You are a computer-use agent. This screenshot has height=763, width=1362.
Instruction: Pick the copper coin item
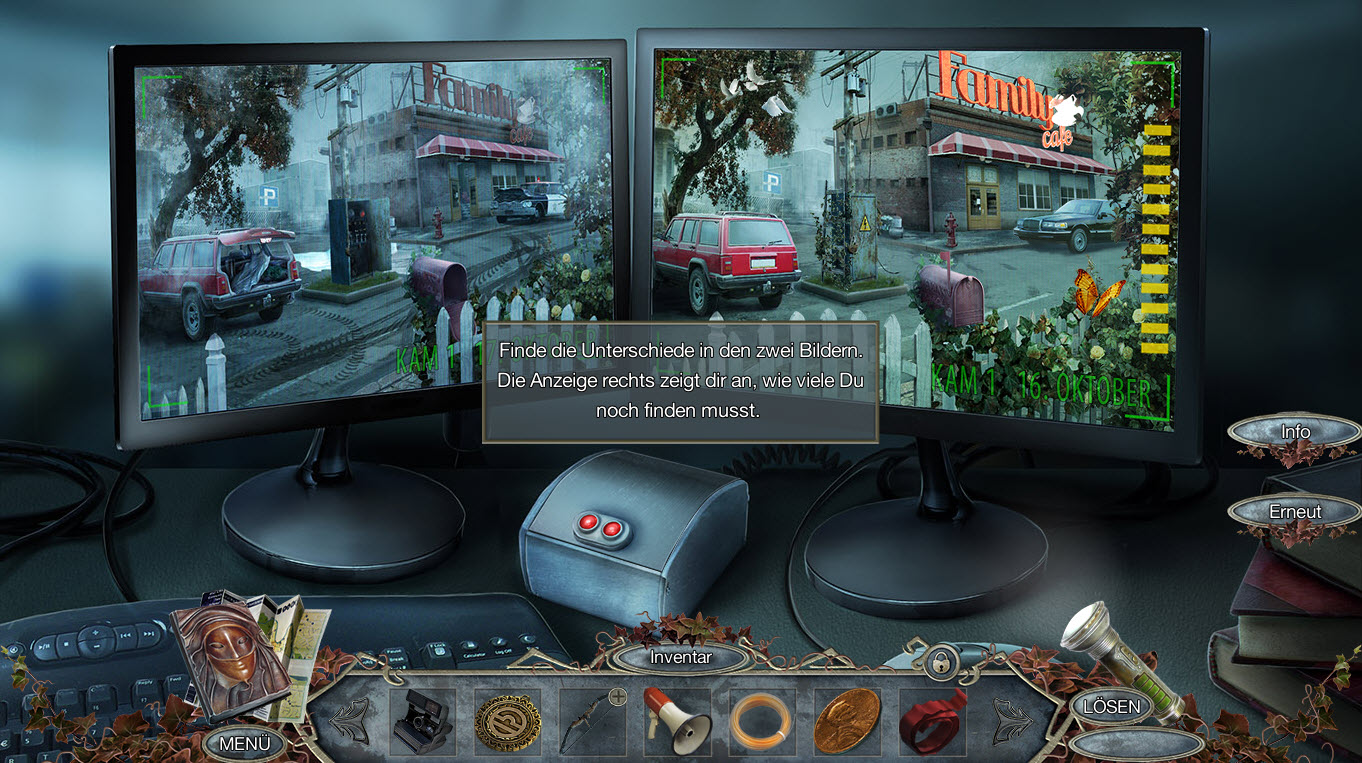coord(847,721)
